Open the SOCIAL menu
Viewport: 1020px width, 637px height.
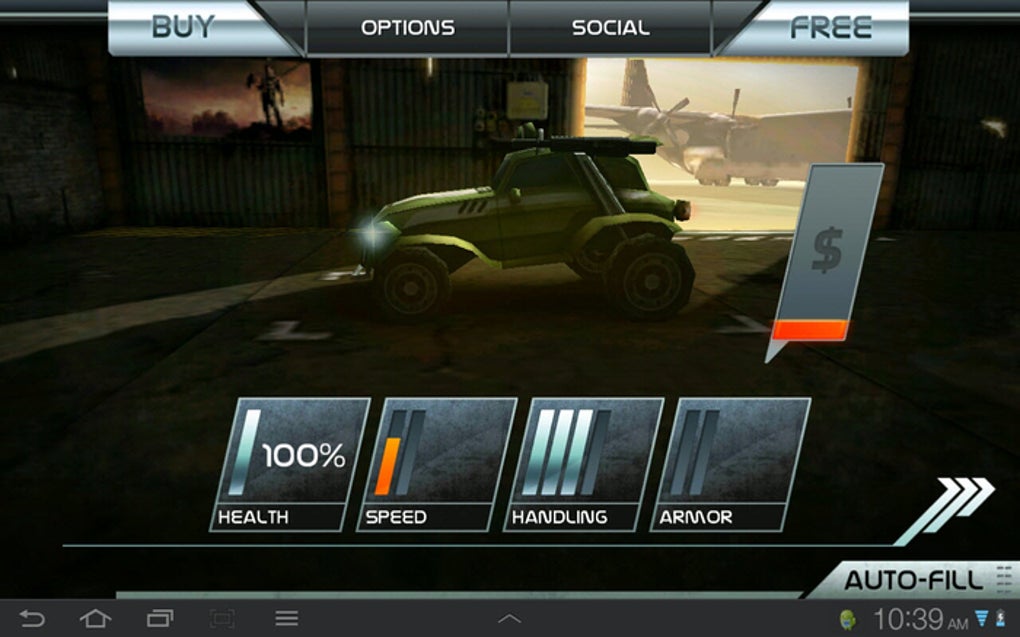tap(610, 27)
